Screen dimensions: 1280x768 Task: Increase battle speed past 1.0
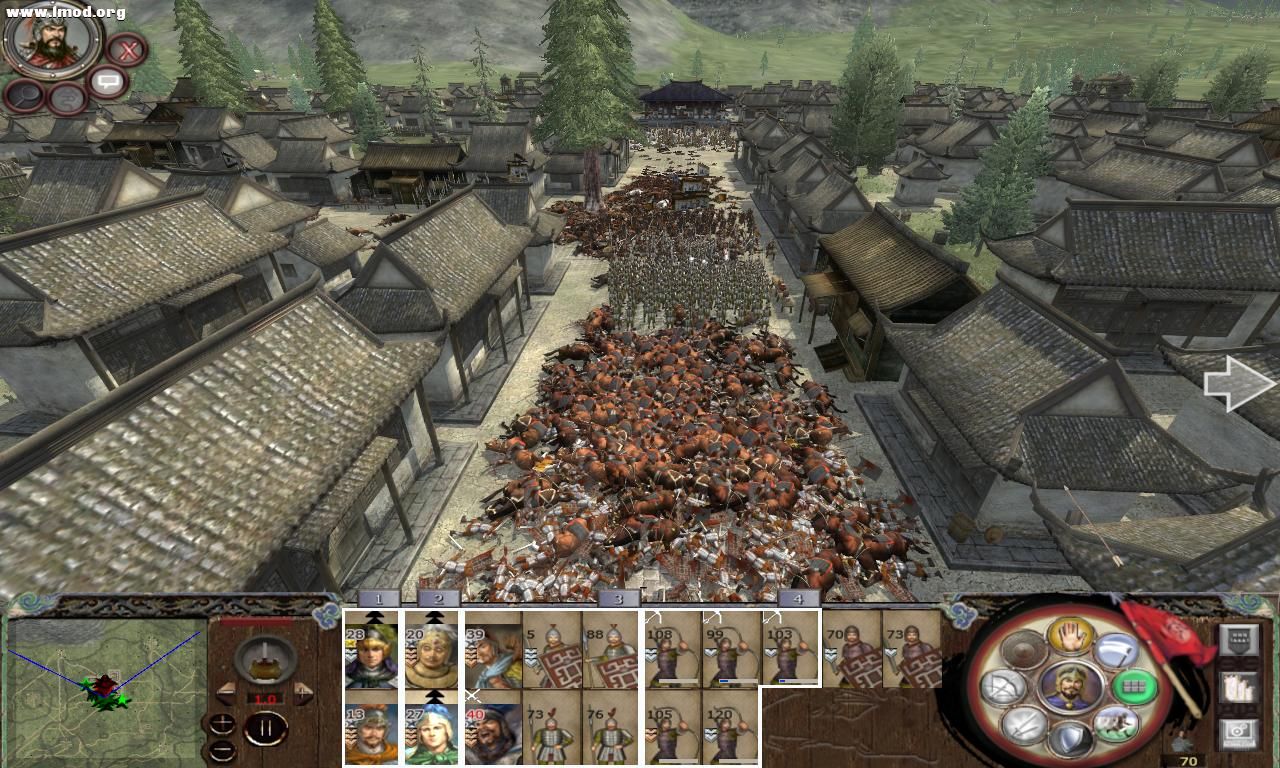point(303,692)
